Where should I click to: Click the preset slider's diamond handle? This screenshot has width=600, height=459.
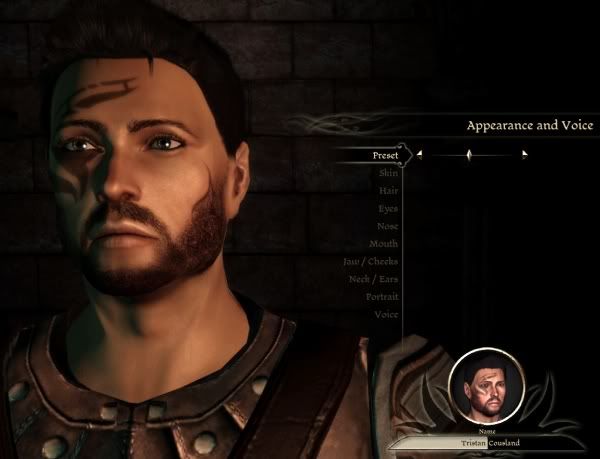click(468, 155)
